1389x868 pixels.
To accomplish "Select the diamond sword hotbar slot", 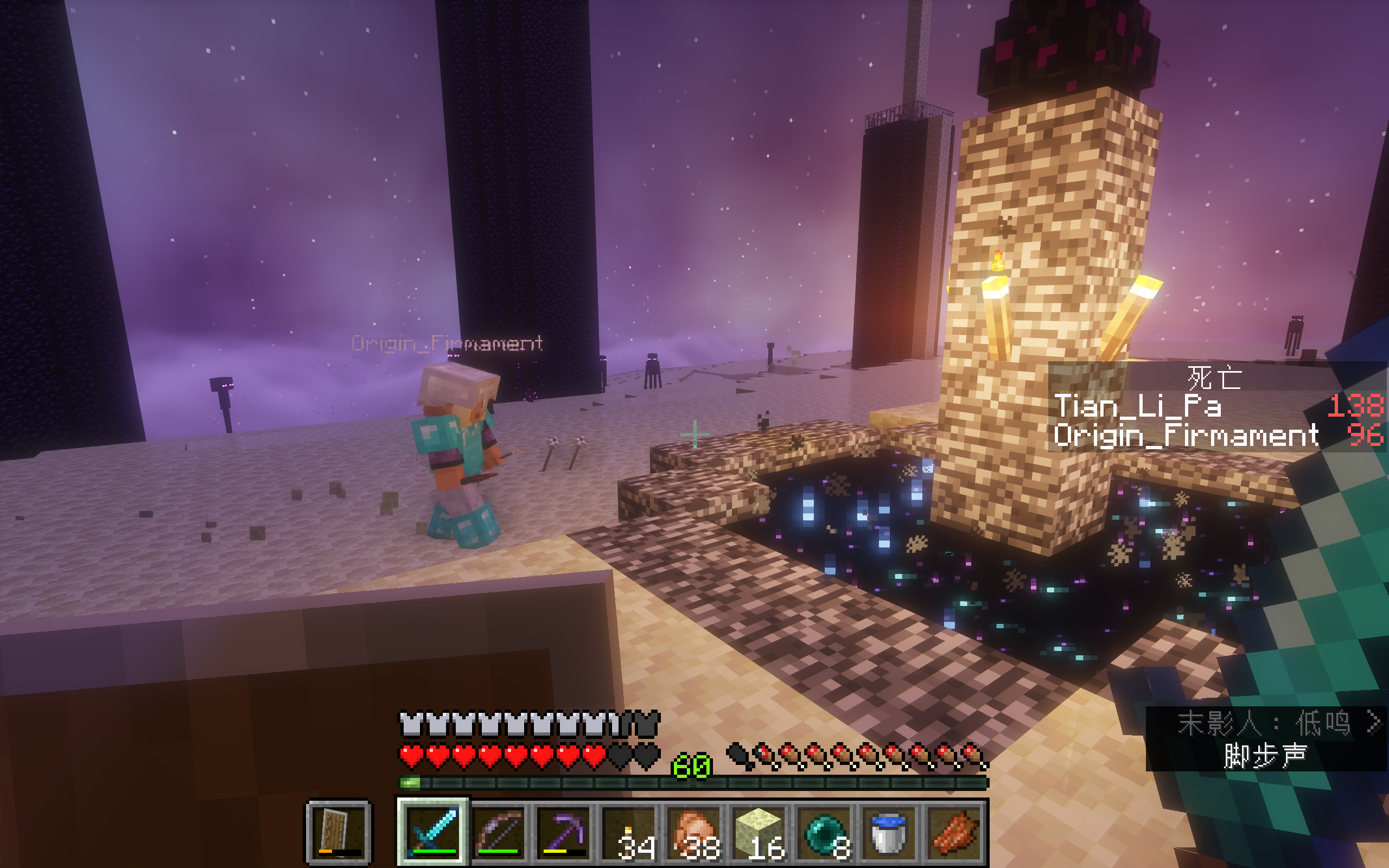I will (434, 832).
